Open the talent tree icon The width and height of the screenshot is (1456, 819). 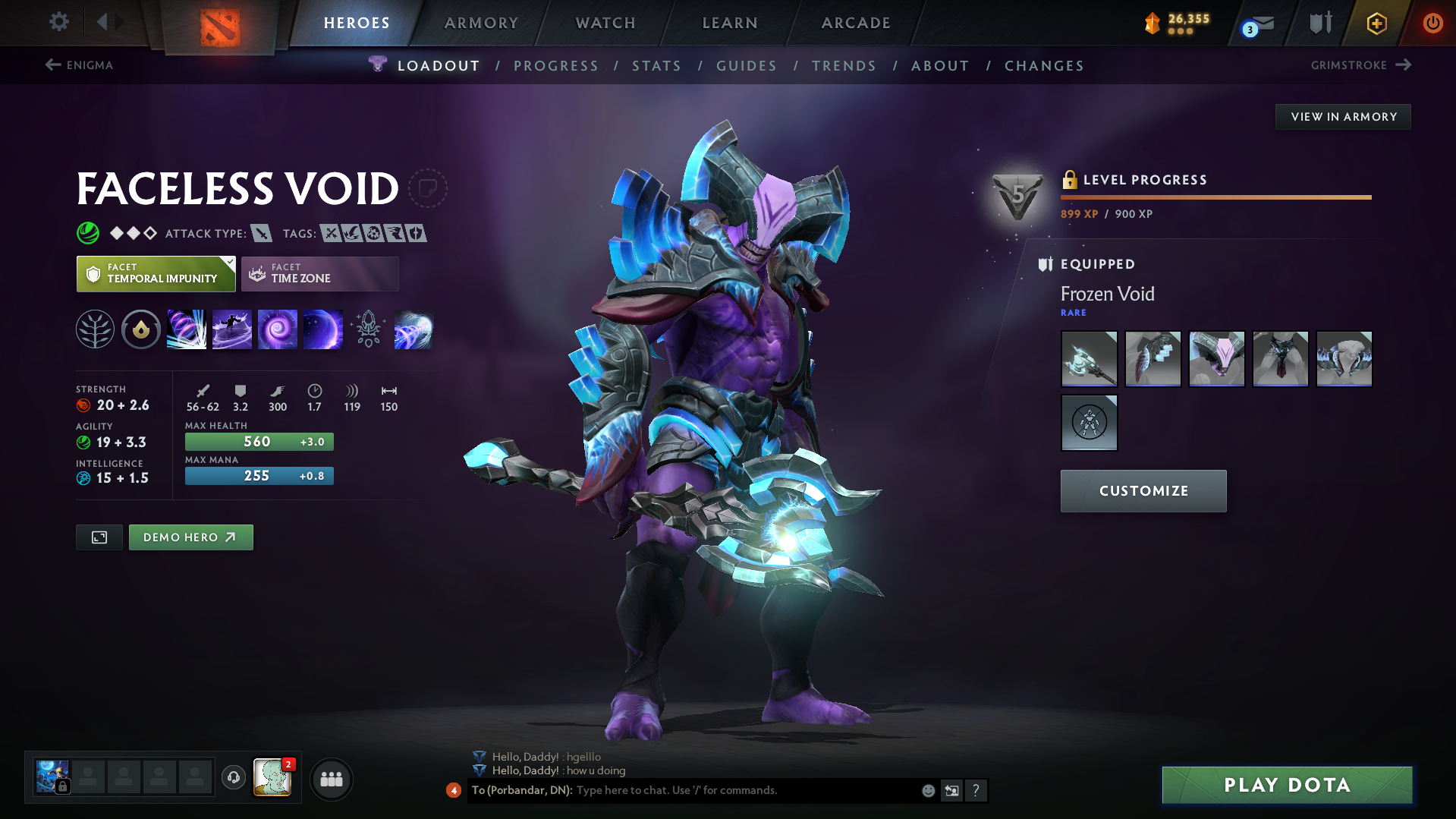[x=95, y=329]
